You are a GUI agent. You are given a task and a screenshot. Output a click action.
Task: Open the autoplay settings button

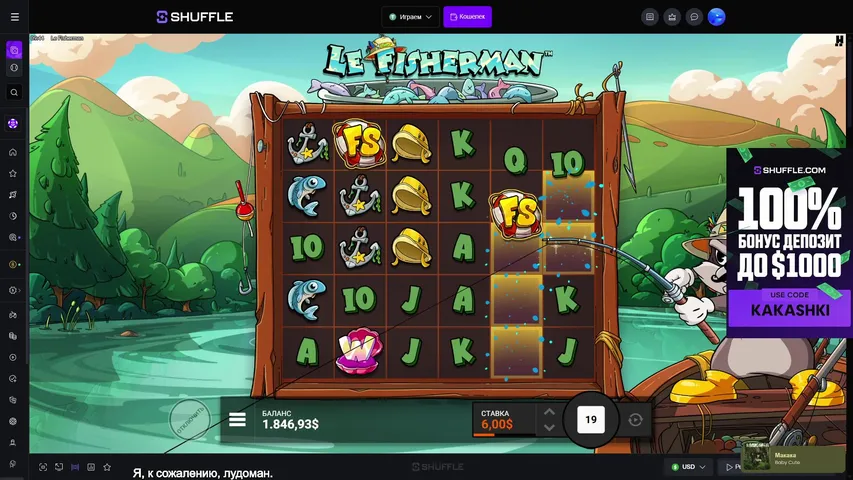[x=635, y=420]
